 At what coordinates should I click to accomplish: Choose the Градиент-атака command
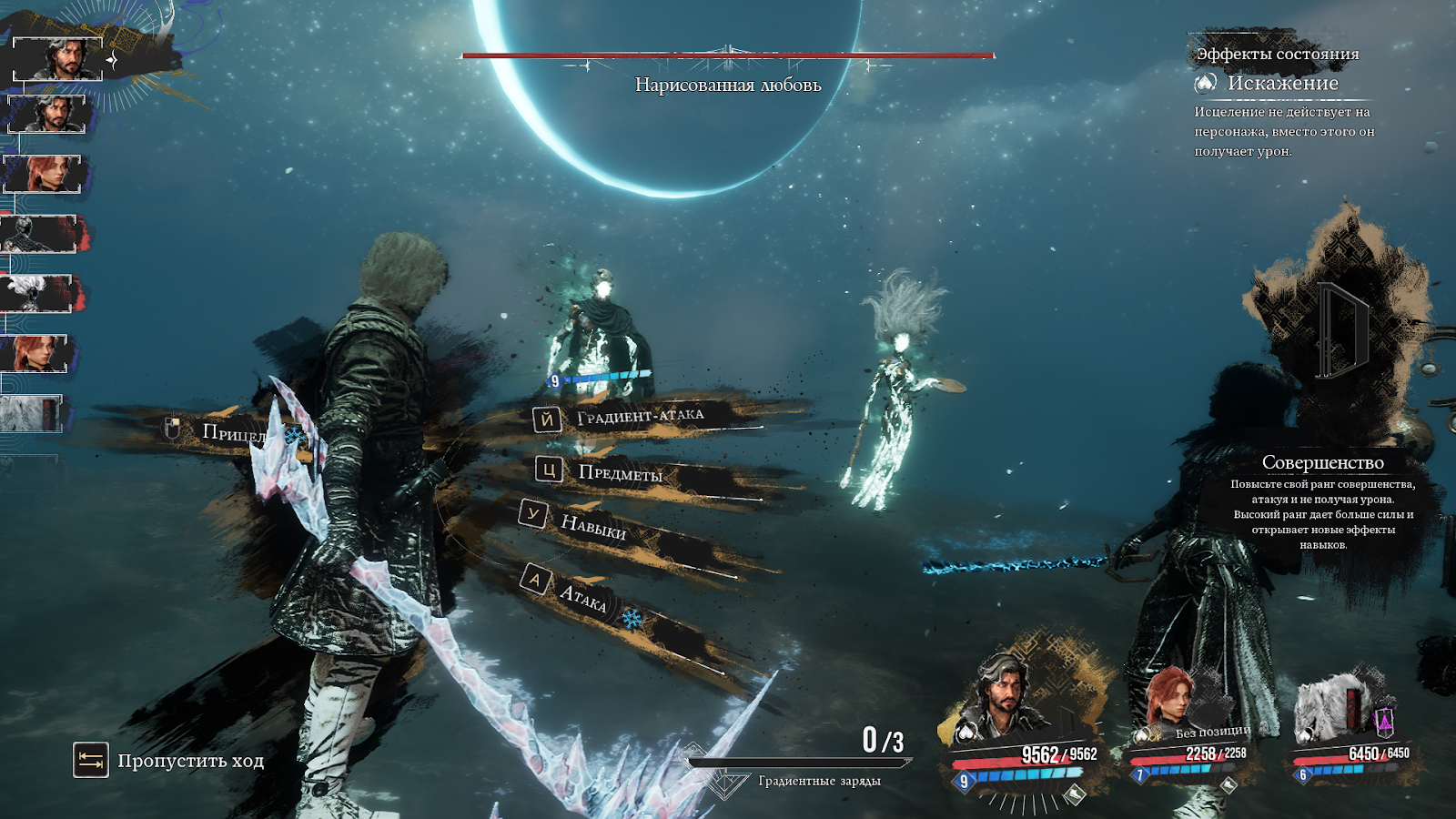(x=640, y=417)
